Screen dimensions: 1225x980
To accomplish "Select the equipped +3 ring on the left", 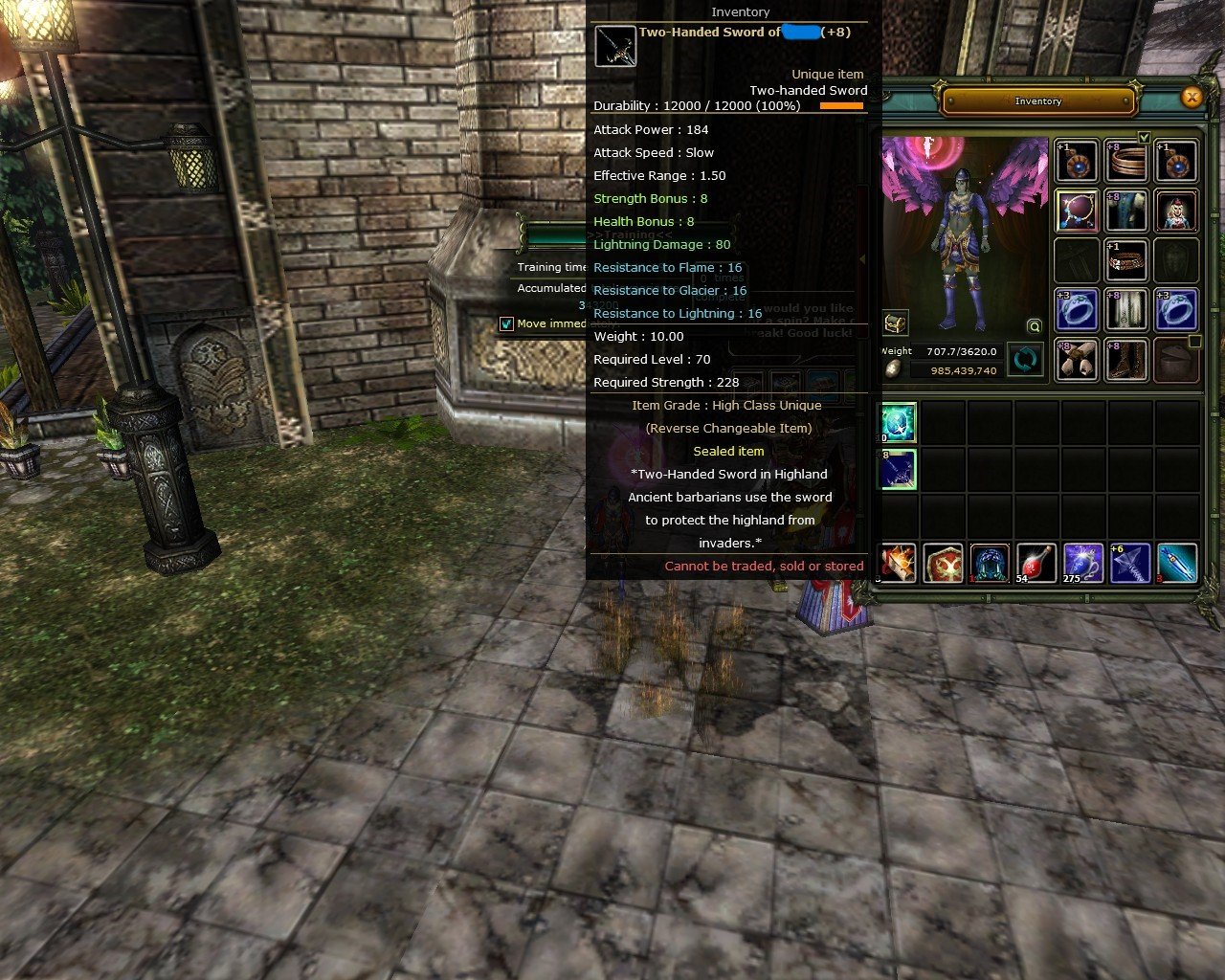I will point(1077,310).
